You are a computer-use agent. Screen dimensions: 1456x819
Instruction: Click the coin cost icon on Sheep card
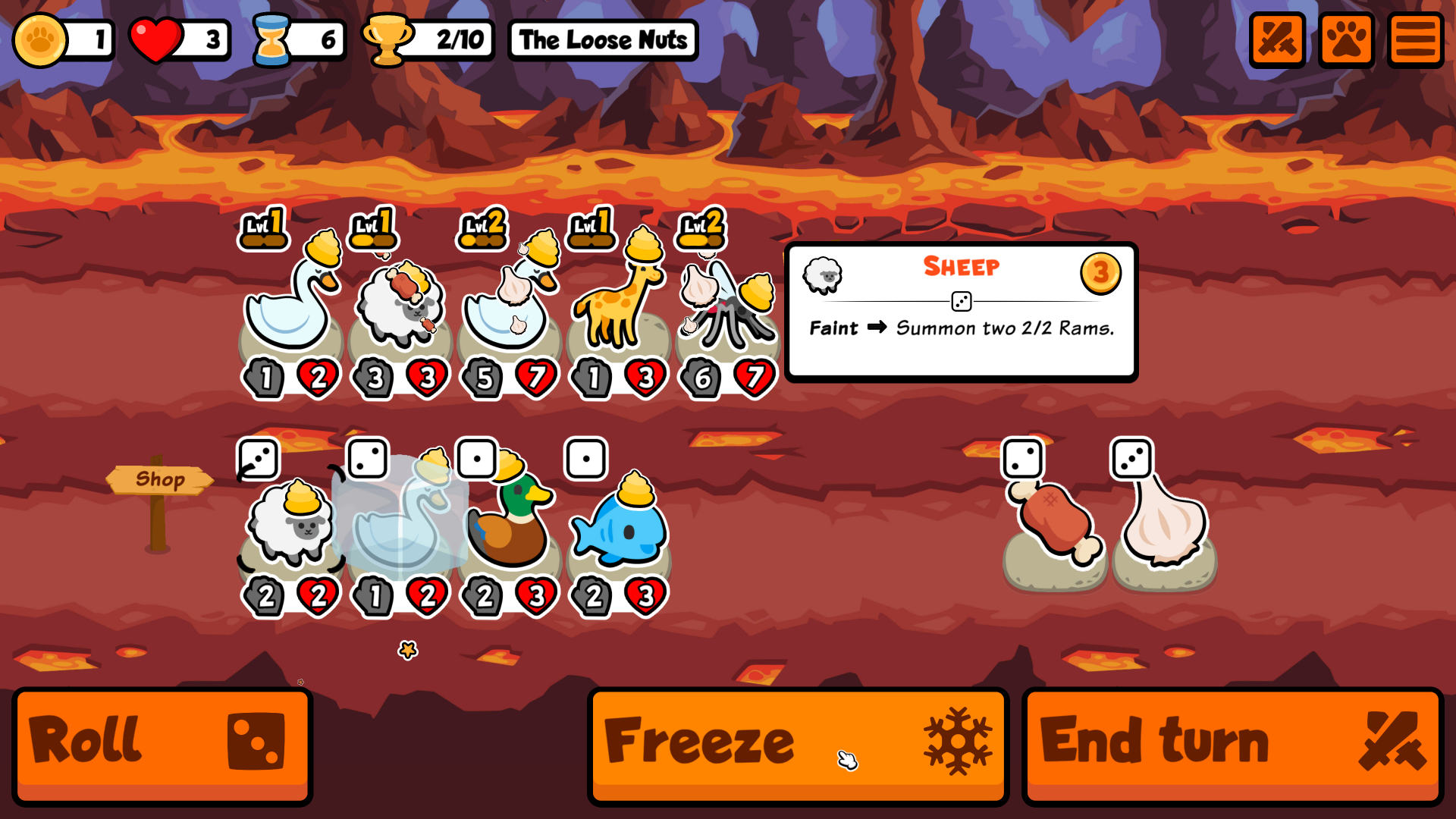[1103, 275]
